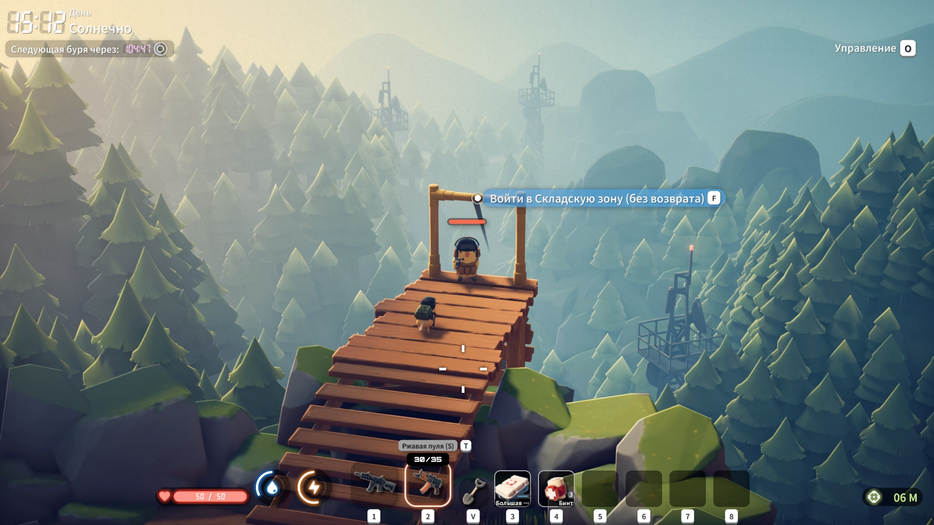The image size is (934, 525).
Task: Select the rifle in weapon slot 1
Action: pyautogui.click(x=374, y=486)
